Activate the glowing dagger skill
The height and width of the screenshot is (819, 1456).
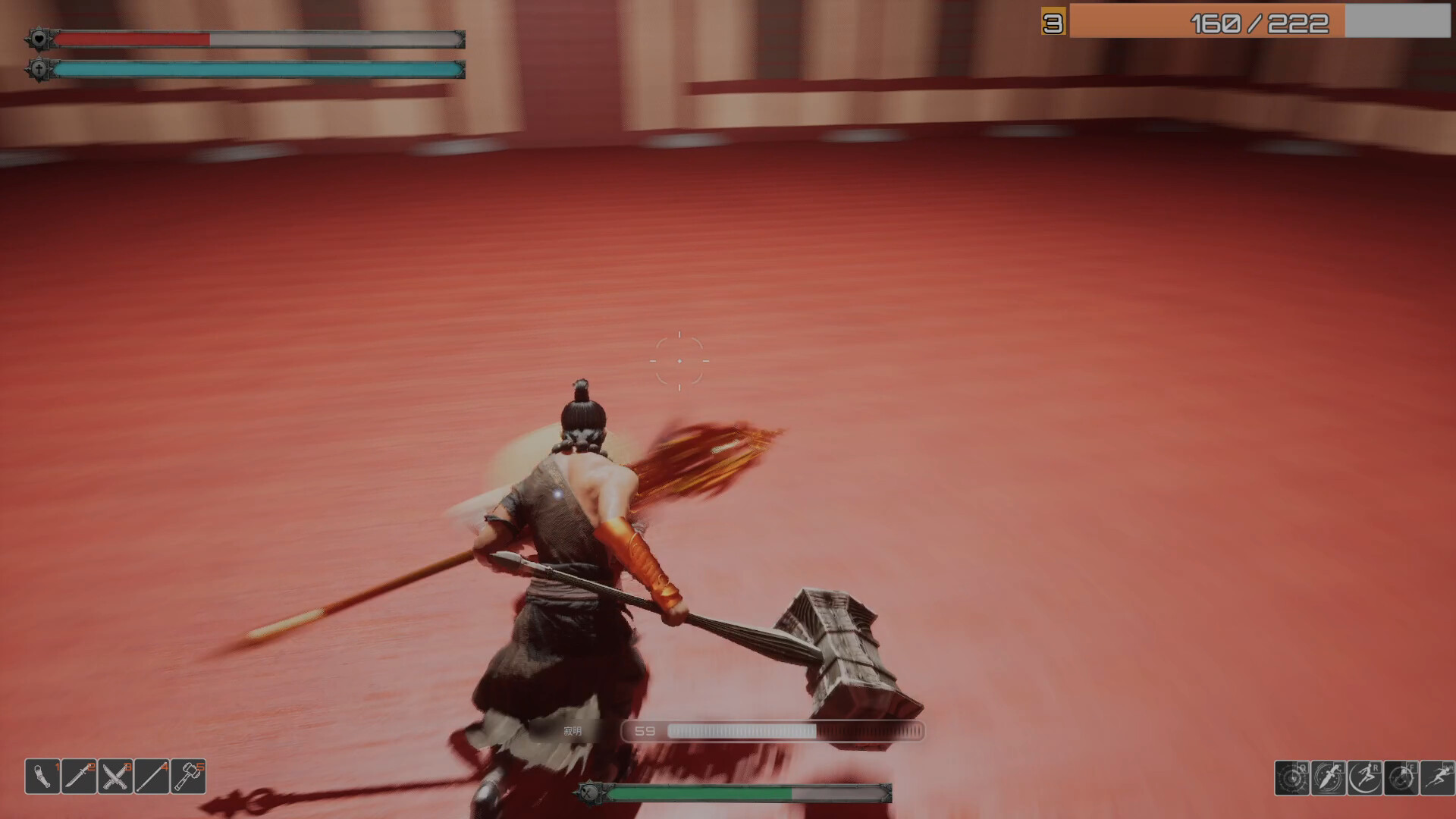[1329, 778]
